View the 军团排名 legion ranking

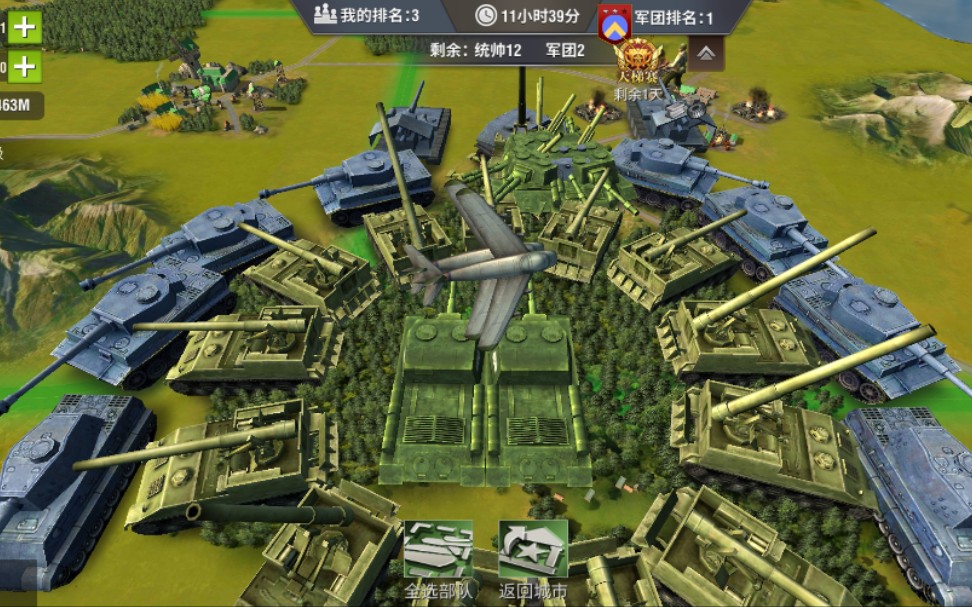click(x=672, y=17)
